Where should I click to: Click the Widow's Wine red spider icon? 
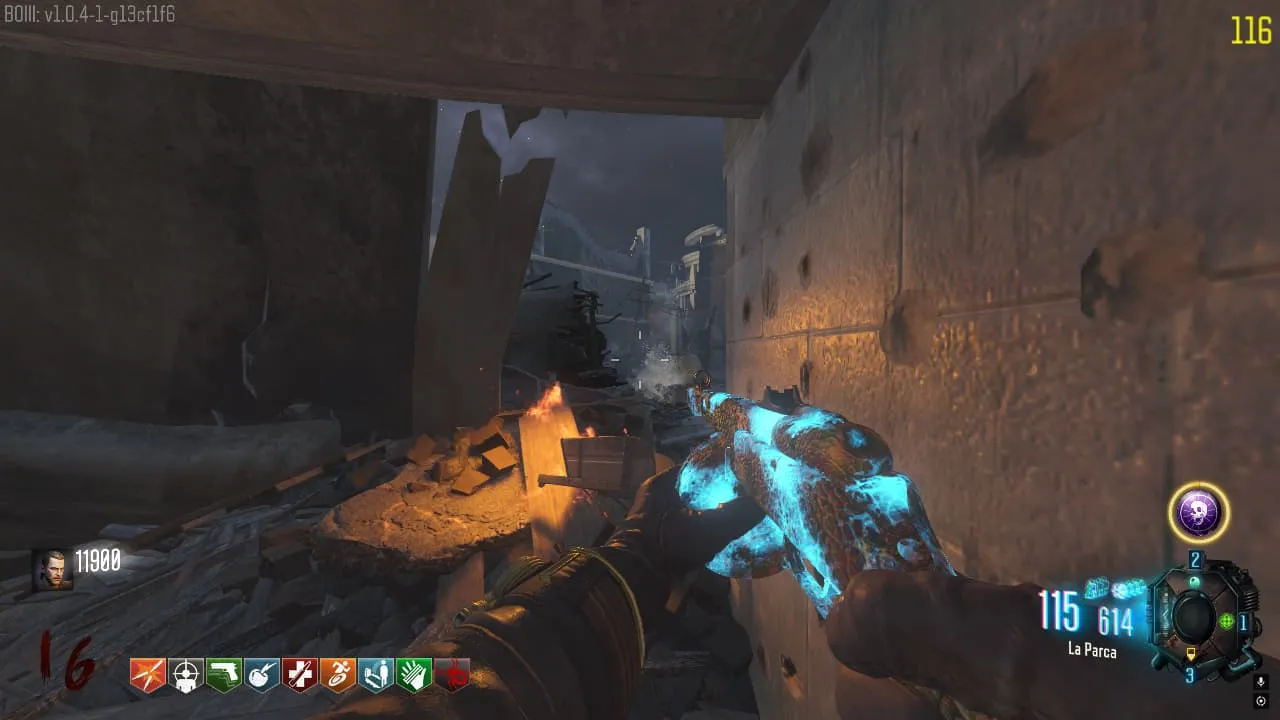452,676
